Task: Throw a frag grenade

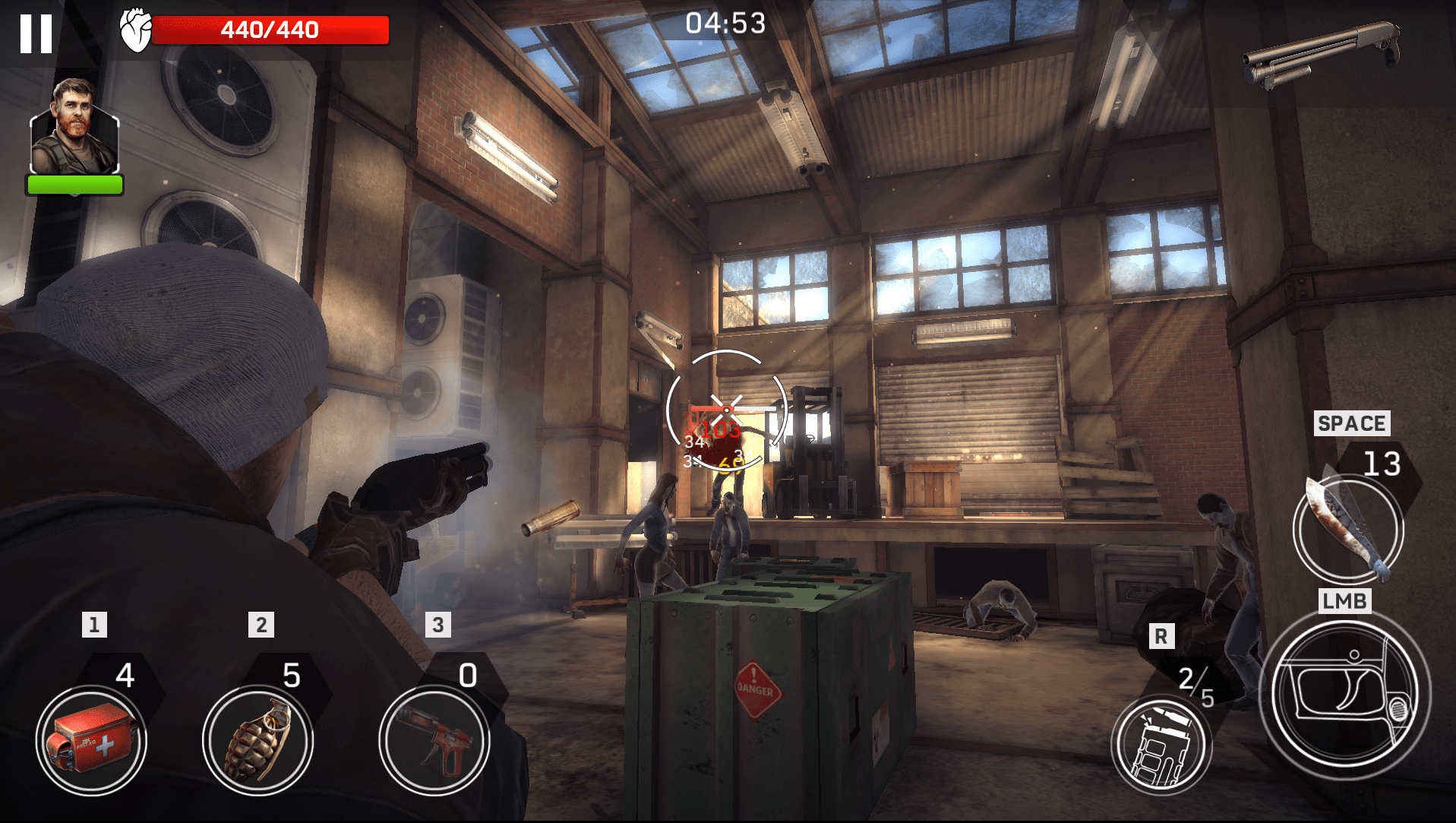Action: (258, 741)
